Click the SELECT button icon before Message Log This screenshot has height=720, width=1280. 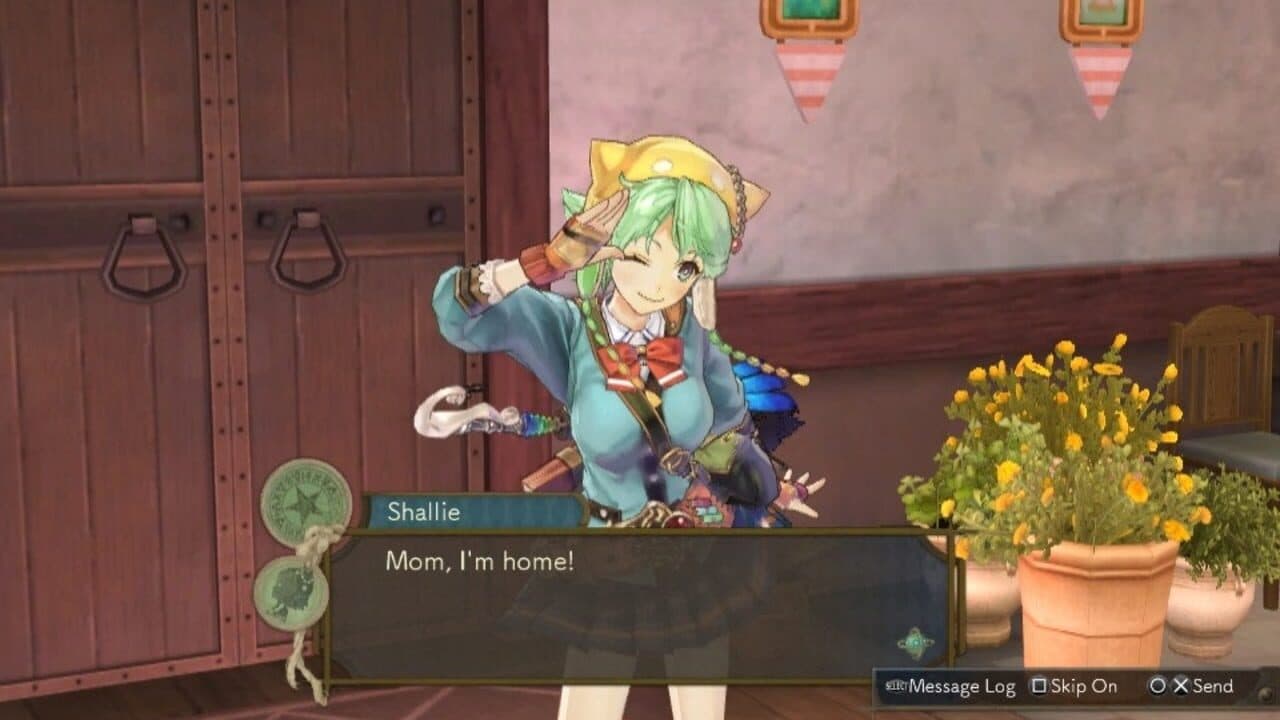[894, 686]
